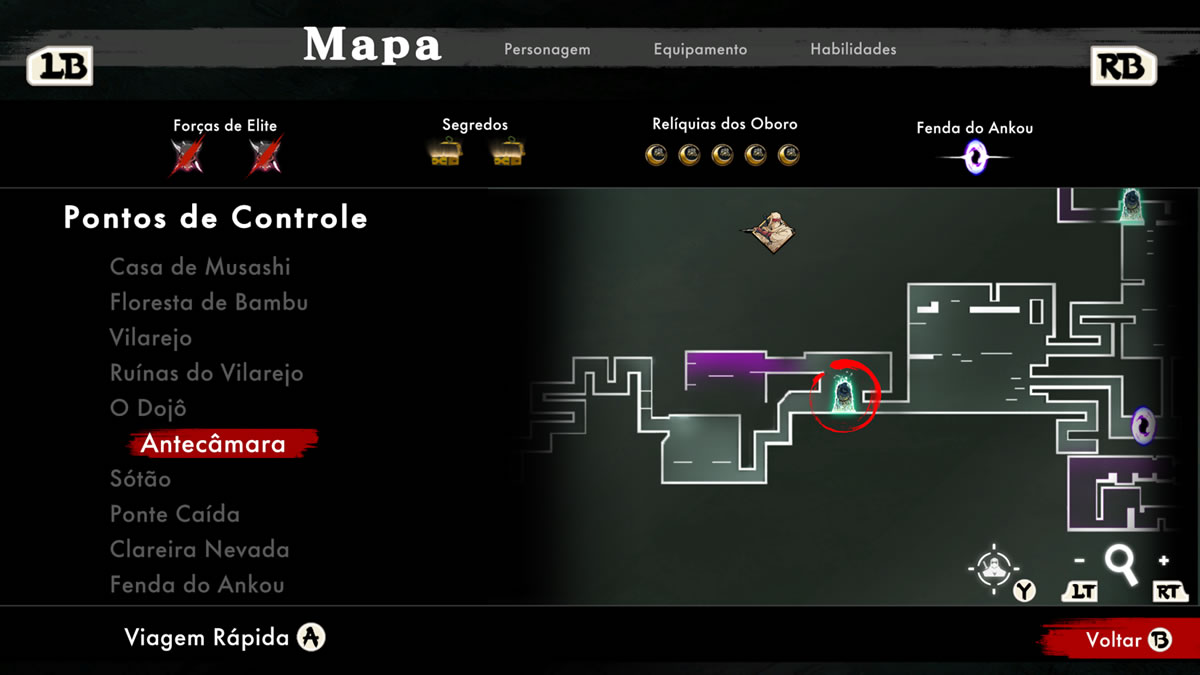Center map with the crosshair ninja icon
Screen dimensions: 1200x675
(992, 569)
